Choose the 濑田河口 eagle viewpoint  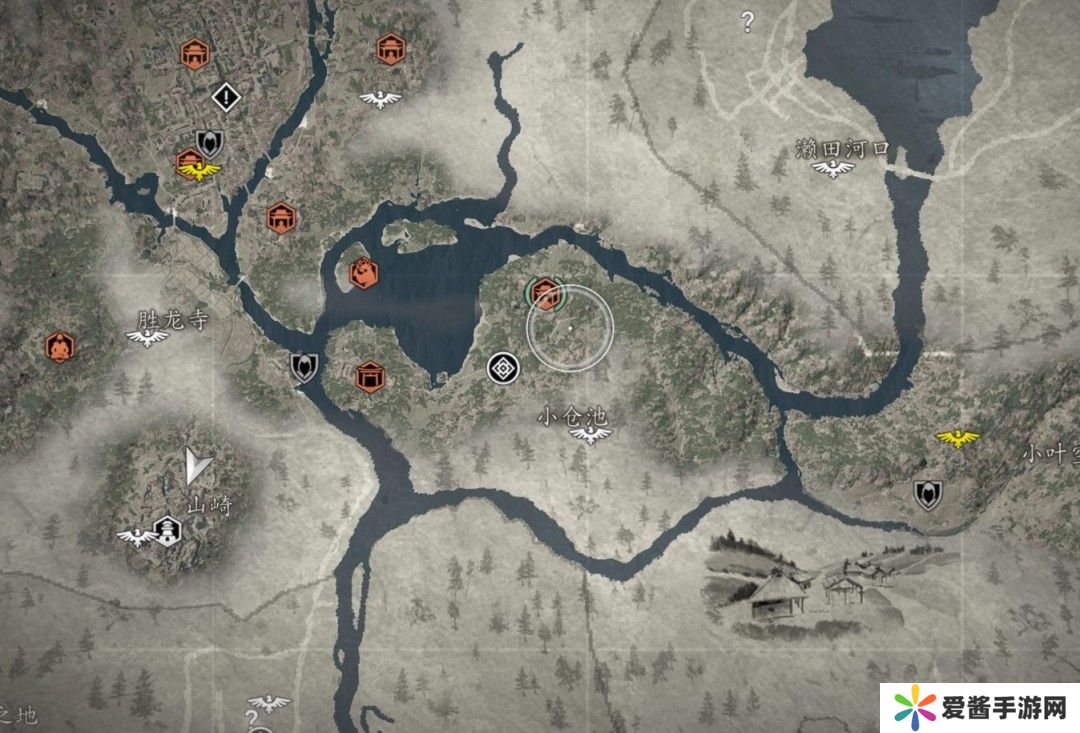pos(833,170)
